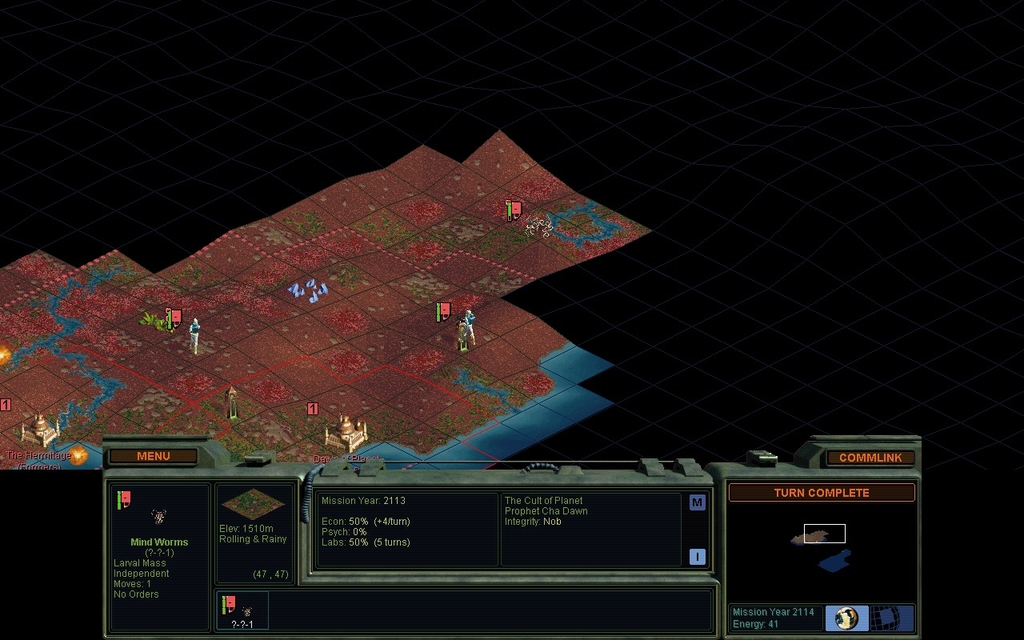
Task: Click the I button in the info panel
Action: tap(697, 557)
